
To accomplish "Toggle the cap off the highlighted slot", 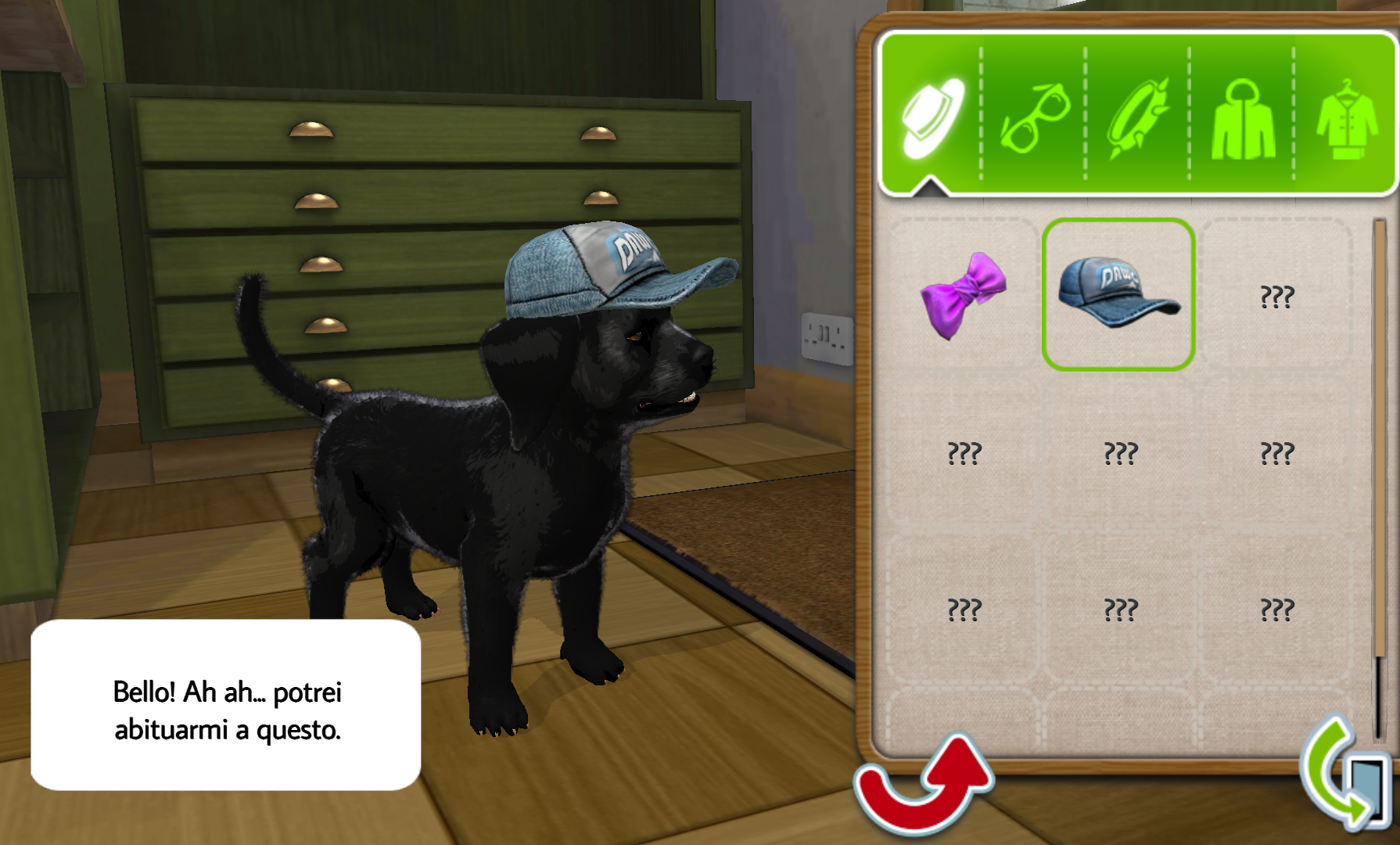I will 1118,293.
